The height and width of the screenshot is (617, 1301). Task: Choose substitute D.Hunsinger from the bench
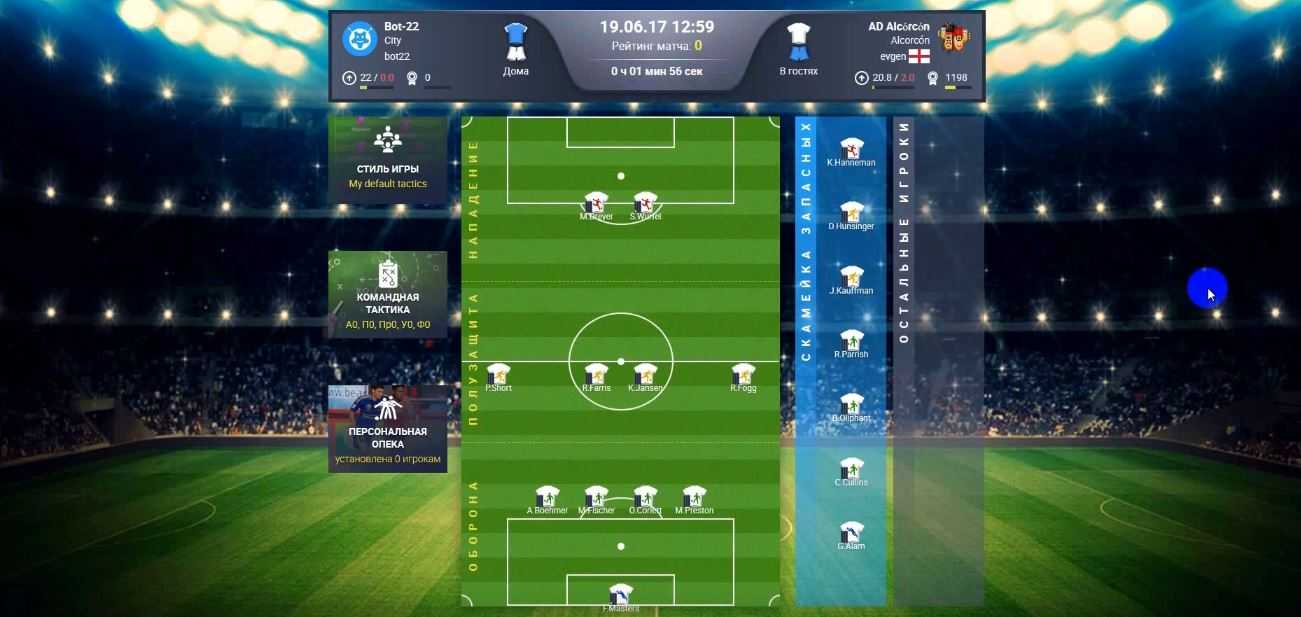[x=851, y=214]
